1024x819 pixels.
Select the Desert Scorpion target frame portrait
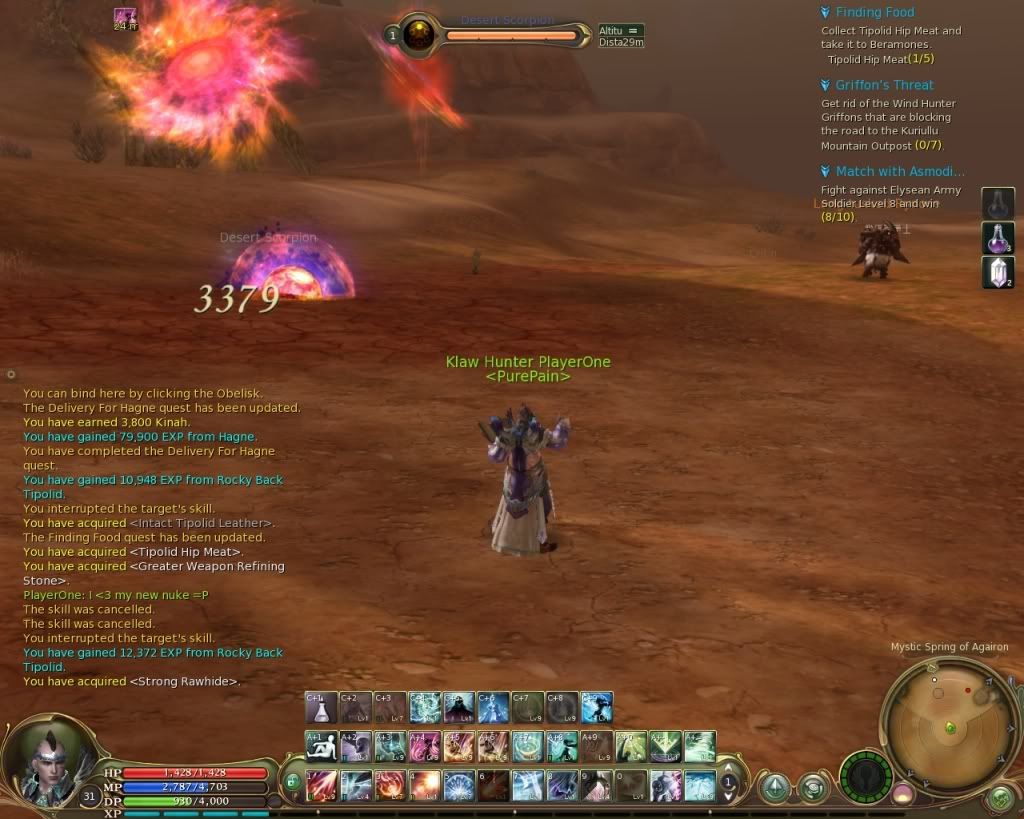click(x=418, y=35)
